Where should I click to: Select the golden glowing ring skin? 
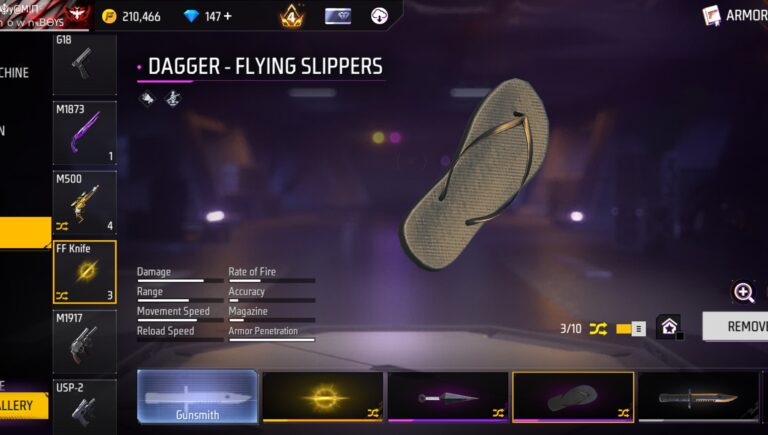click(x=323, y=398)
